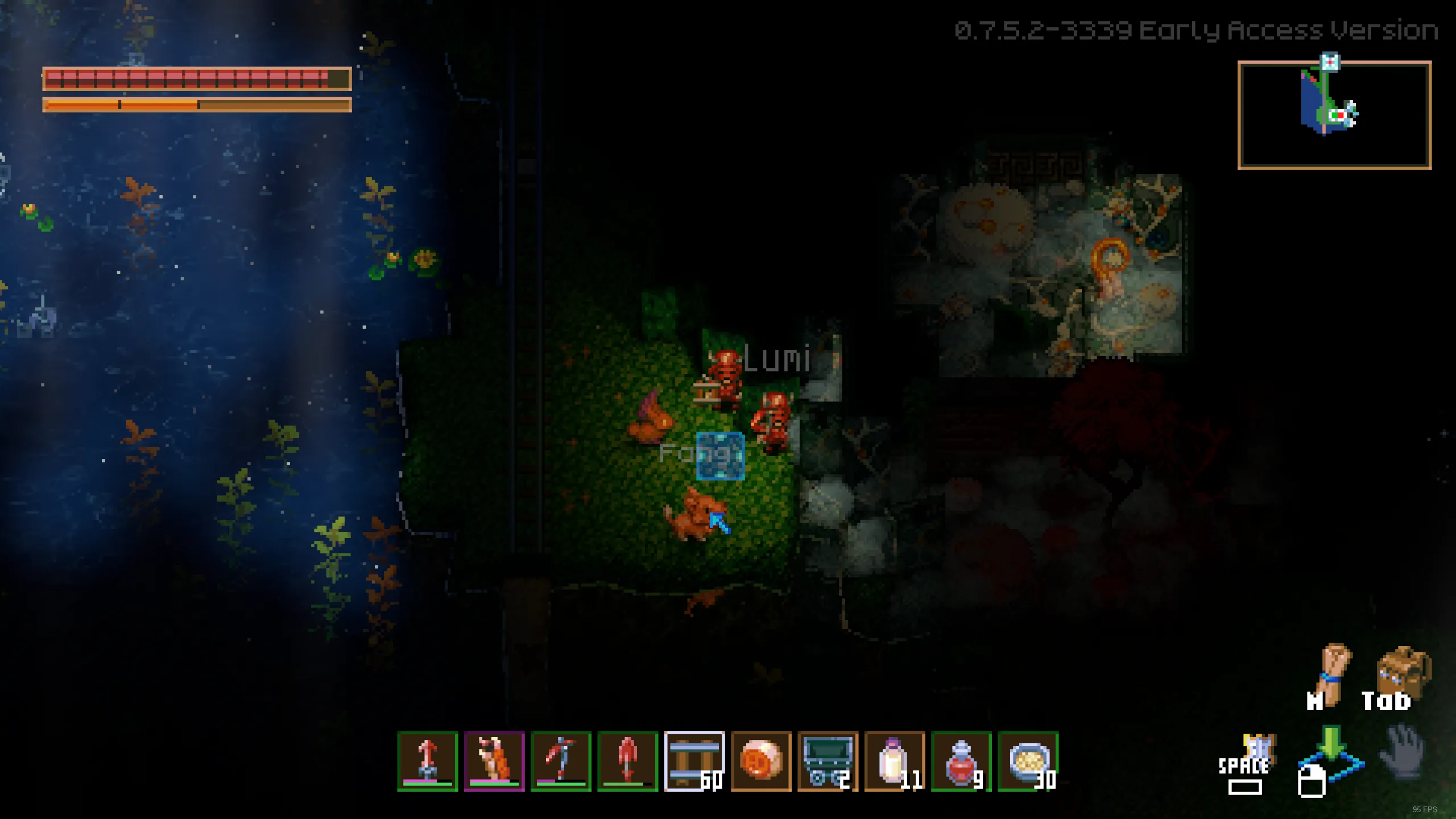Select the red sword hotbar slot
Viewport: 1456px width, 819px height.
(x=428, y=761)
